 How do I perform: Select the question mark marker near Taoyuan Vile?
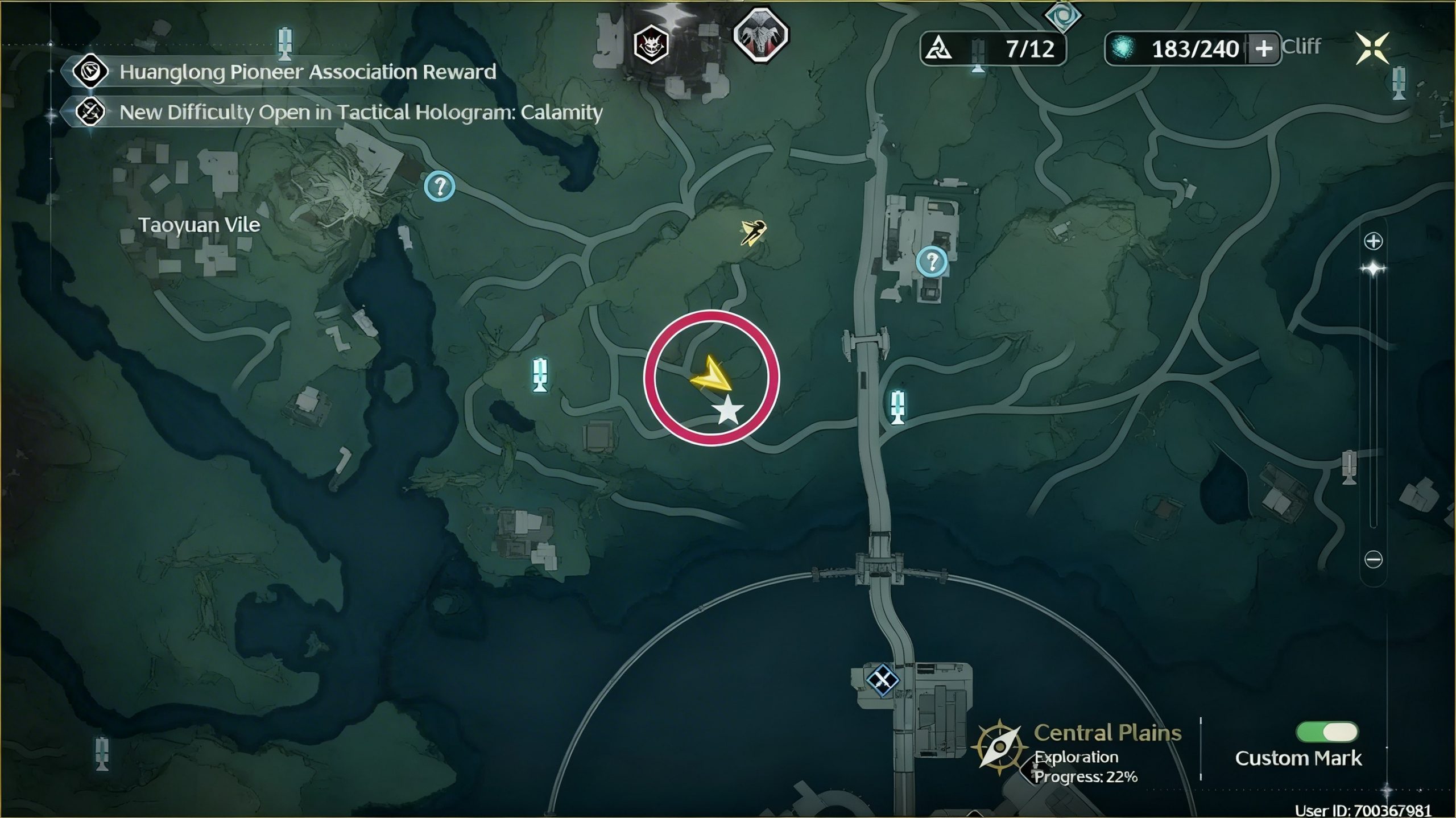point(440,186)
